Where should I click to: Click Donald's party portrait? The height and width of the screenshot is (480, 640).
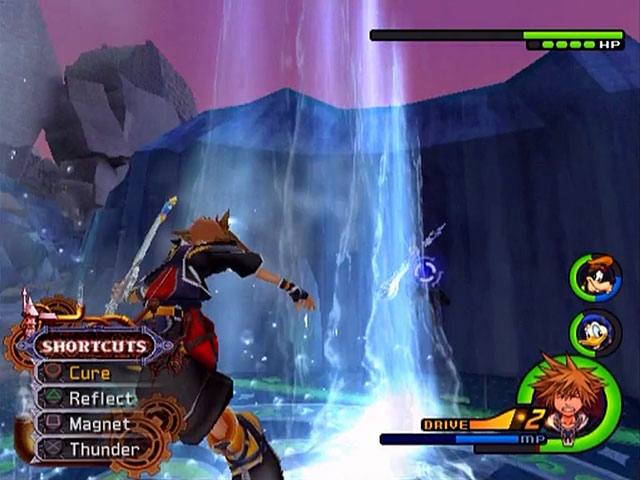pyautogui.click(x=596, y=332)
